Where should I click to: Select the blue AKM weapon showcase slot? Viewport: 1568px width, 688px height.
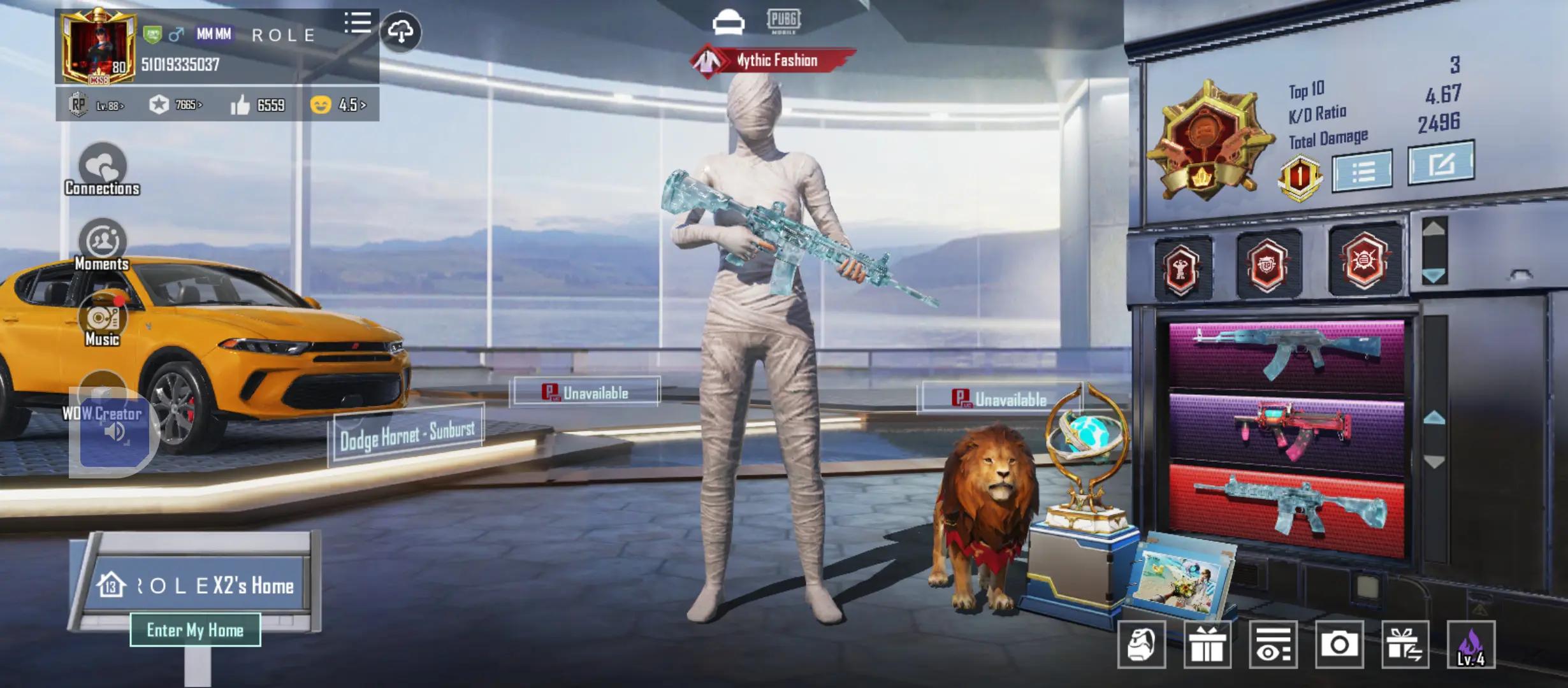[1286, 354]
